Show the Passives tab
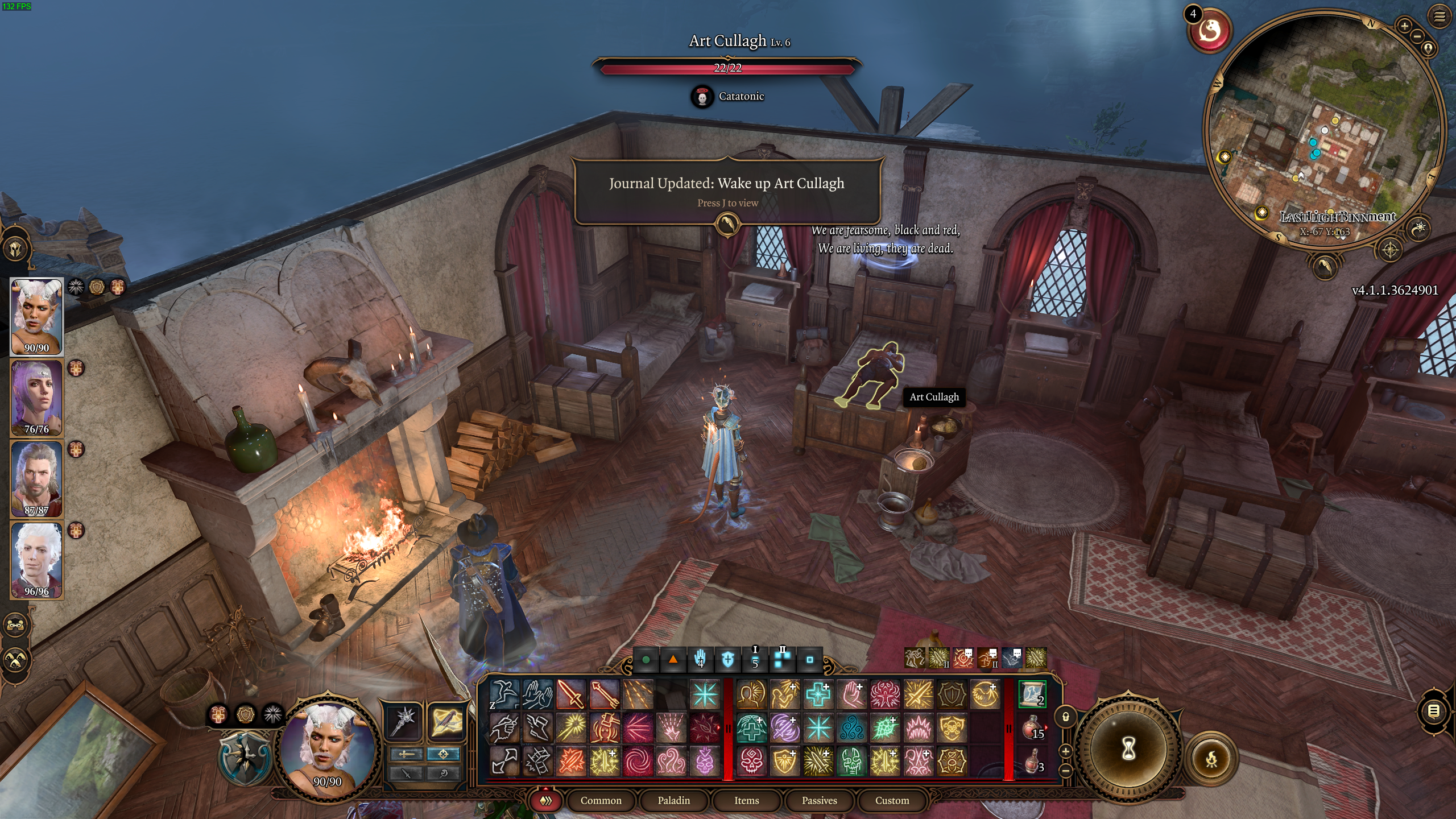The height and width of the screenshot is (819, 1456). pos(819,800)
